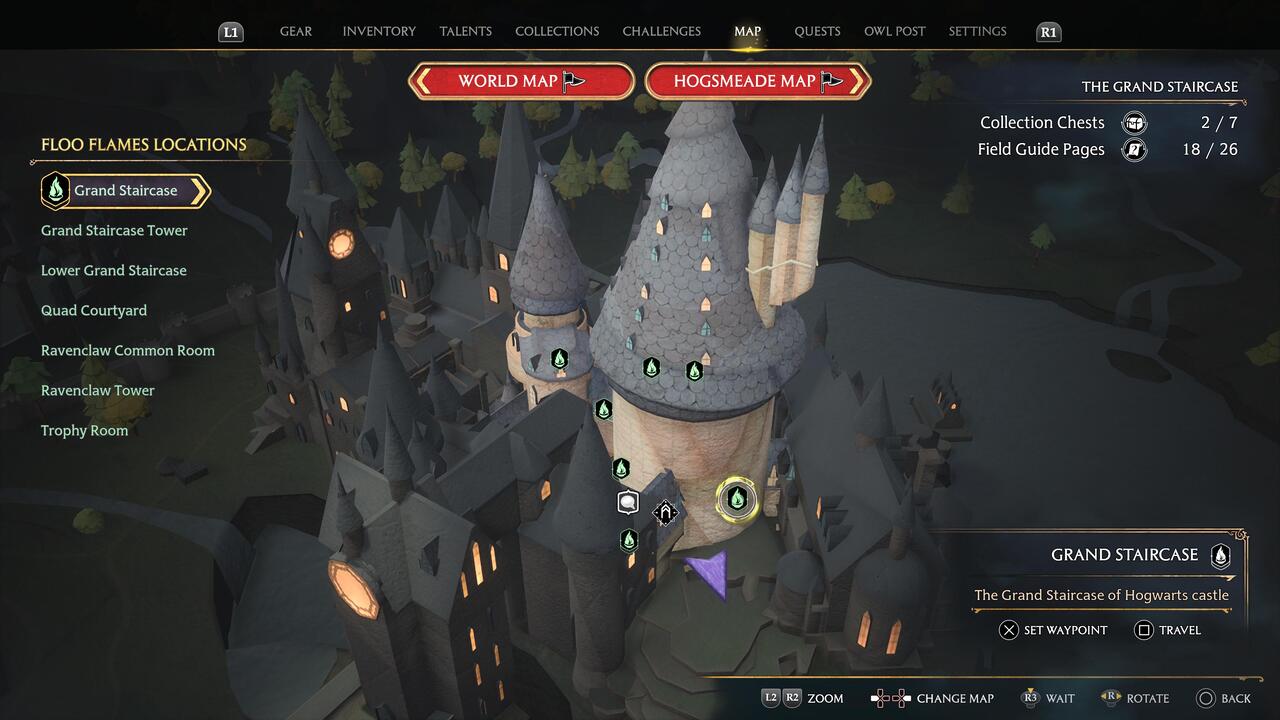Switch to the Quests tab
This screenshot has width=1280, height=720.
pyautogui.click(x=817, y=31)
